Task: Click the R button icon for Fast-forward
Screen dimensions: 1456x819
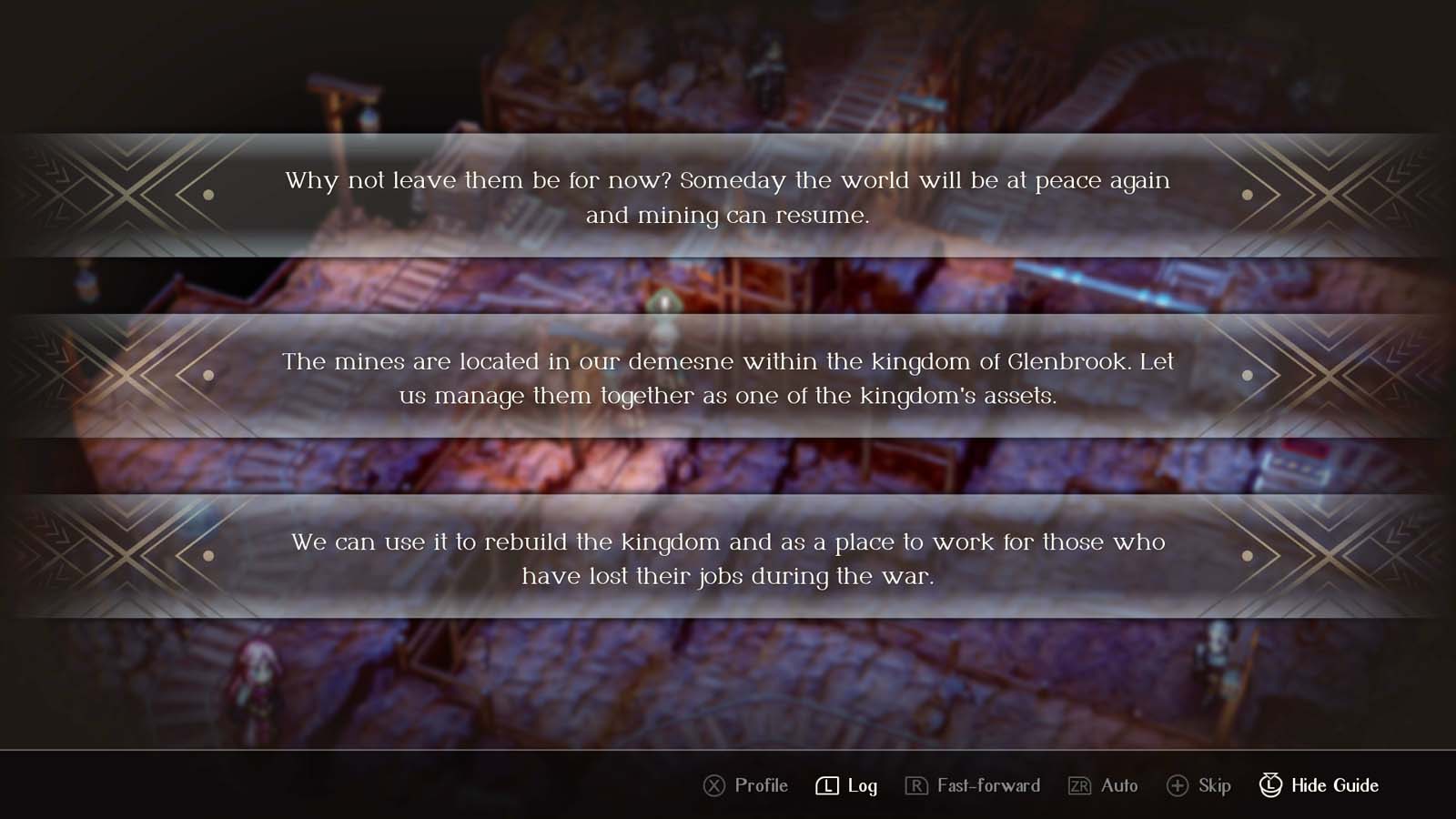Action: click(919, 784)
